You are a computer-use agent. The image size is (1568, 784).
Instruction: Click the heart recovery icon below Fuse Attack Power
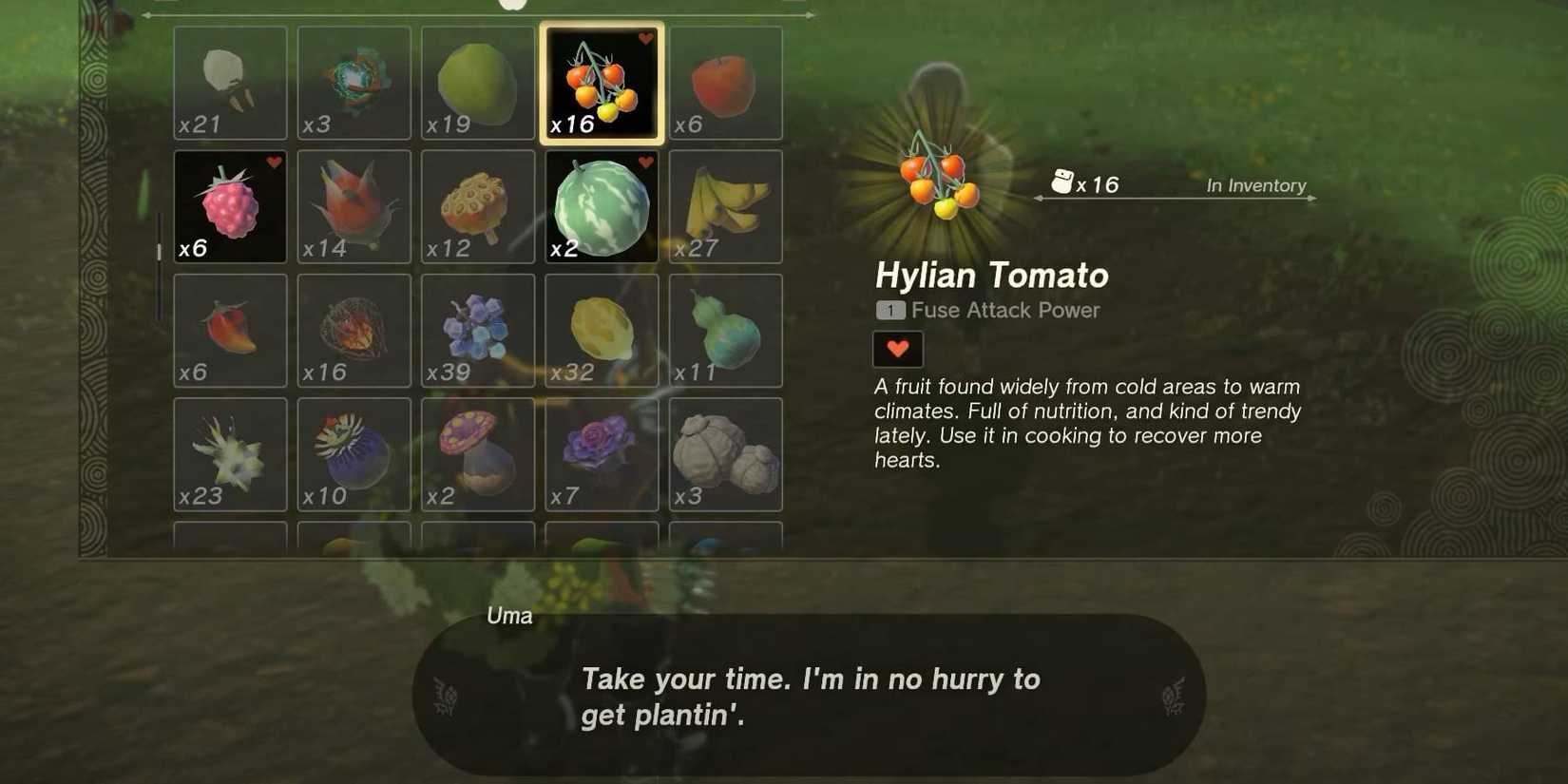coord(897,349)
